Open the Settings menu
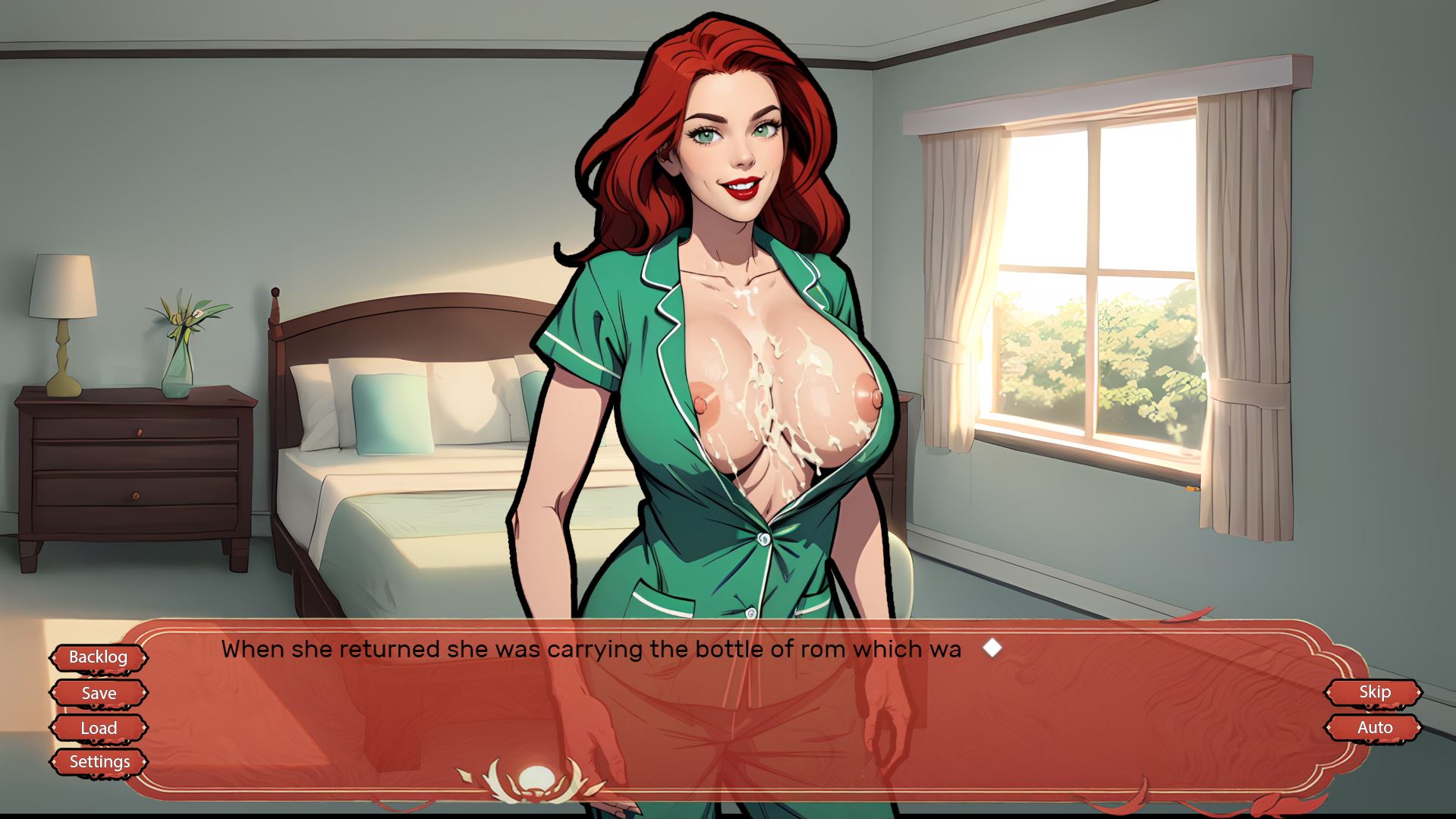This screenshot has height=819, width=1456. click(x=99, y=762)
